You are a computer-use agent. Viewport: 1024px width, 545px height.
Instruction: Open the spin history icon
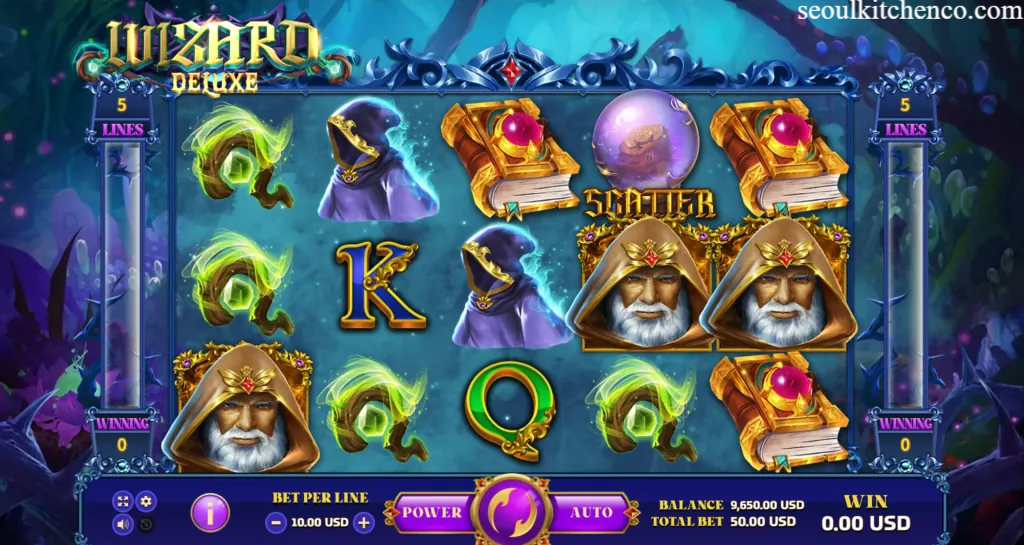point(146,523)
